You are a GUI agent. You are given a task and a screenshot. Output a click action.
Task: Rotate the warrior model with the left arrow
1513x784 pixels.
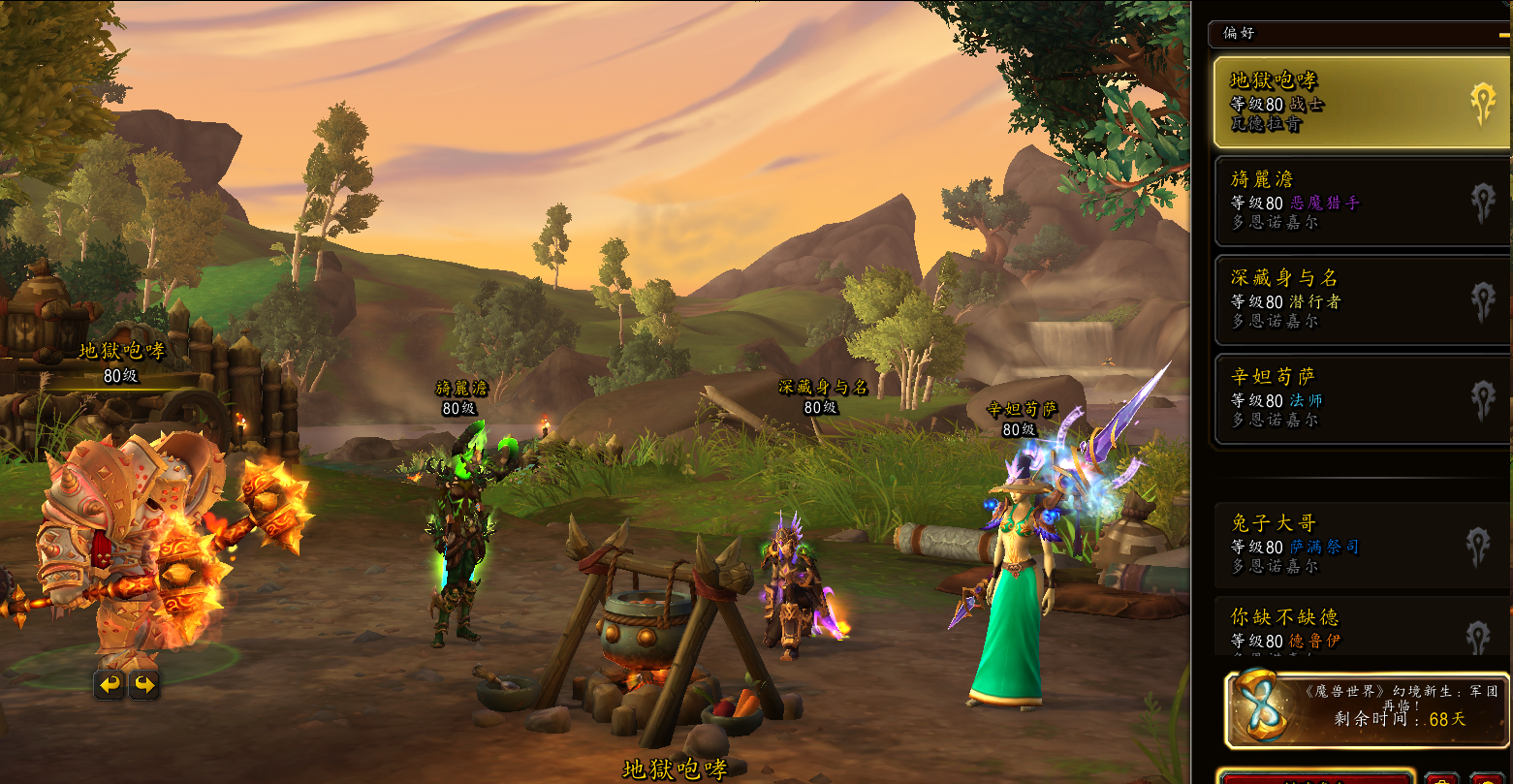[110, 685]
